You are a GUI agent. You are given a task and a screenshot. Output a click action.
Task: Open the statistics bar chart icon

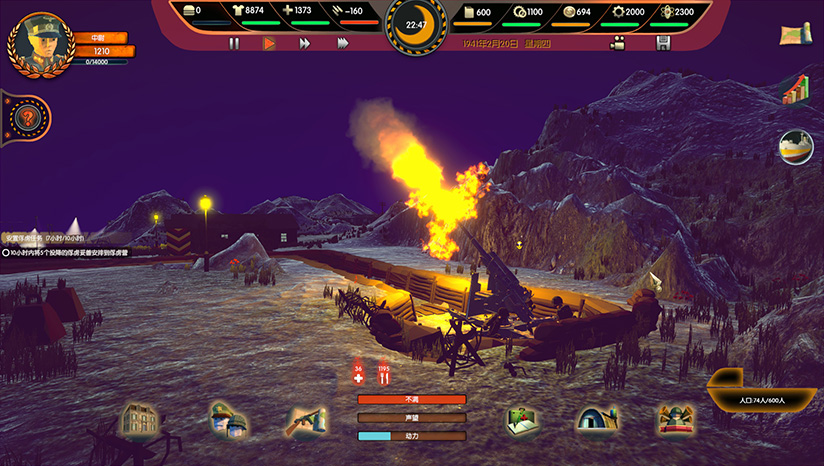click(x=795, y=90)
